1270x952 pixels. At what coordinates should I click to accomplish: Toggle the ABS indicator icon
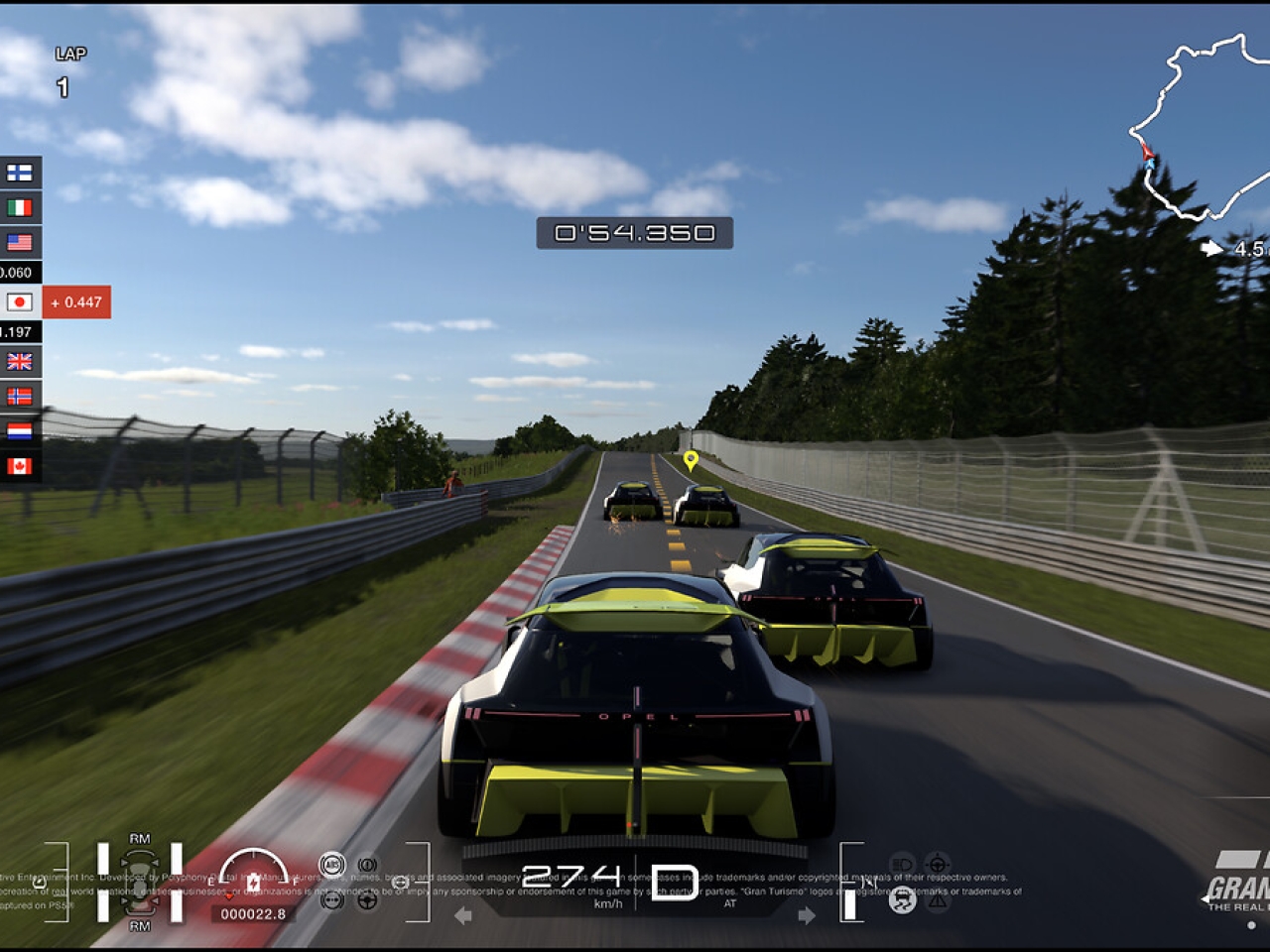[332, 865]
